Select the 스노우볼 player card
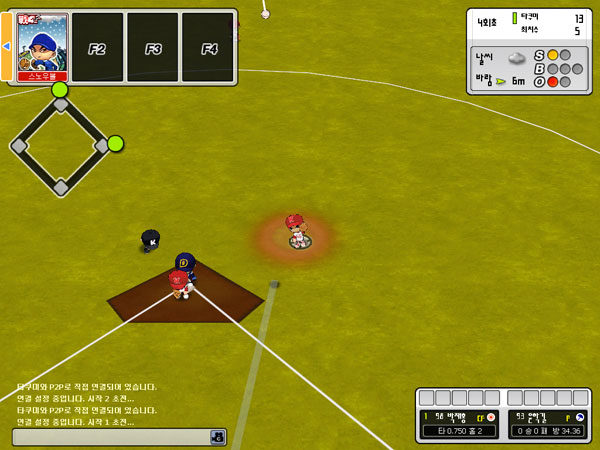Viewport: 600px width, 450px height. point(43,47)
